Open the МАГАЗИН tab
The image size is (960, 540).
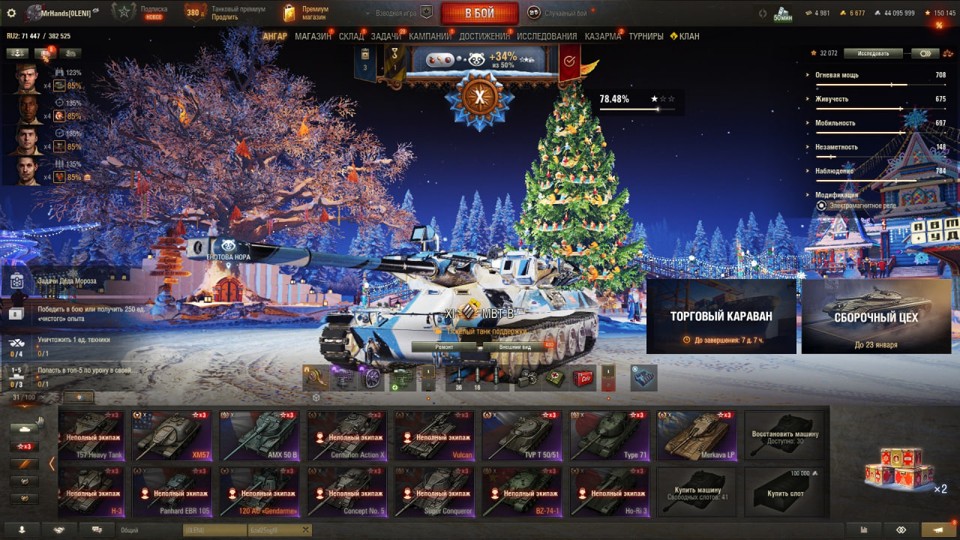313,37
